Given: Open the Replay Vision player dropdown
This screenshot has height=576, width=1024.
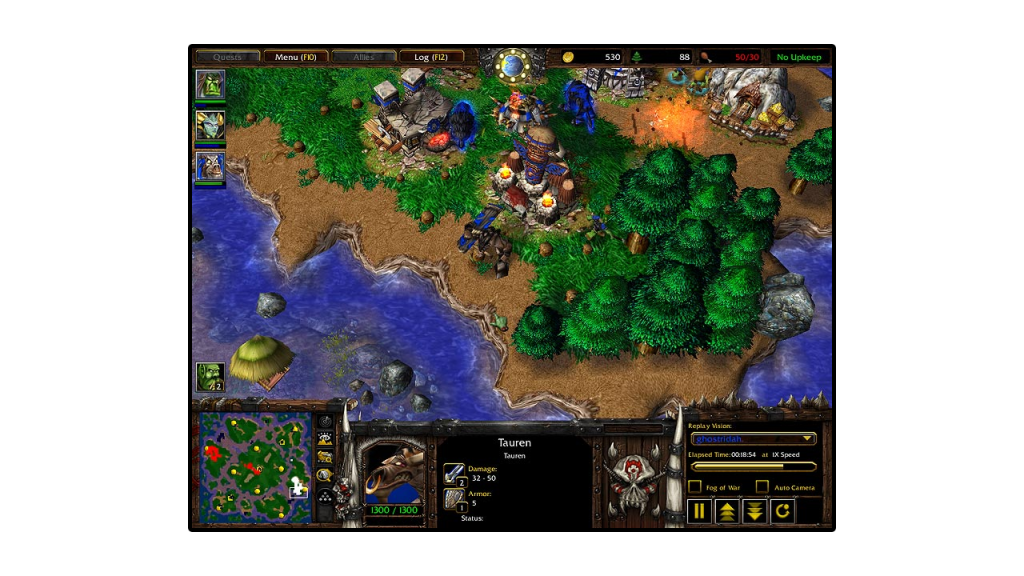Looking at the screenshot, I should 754,438.
